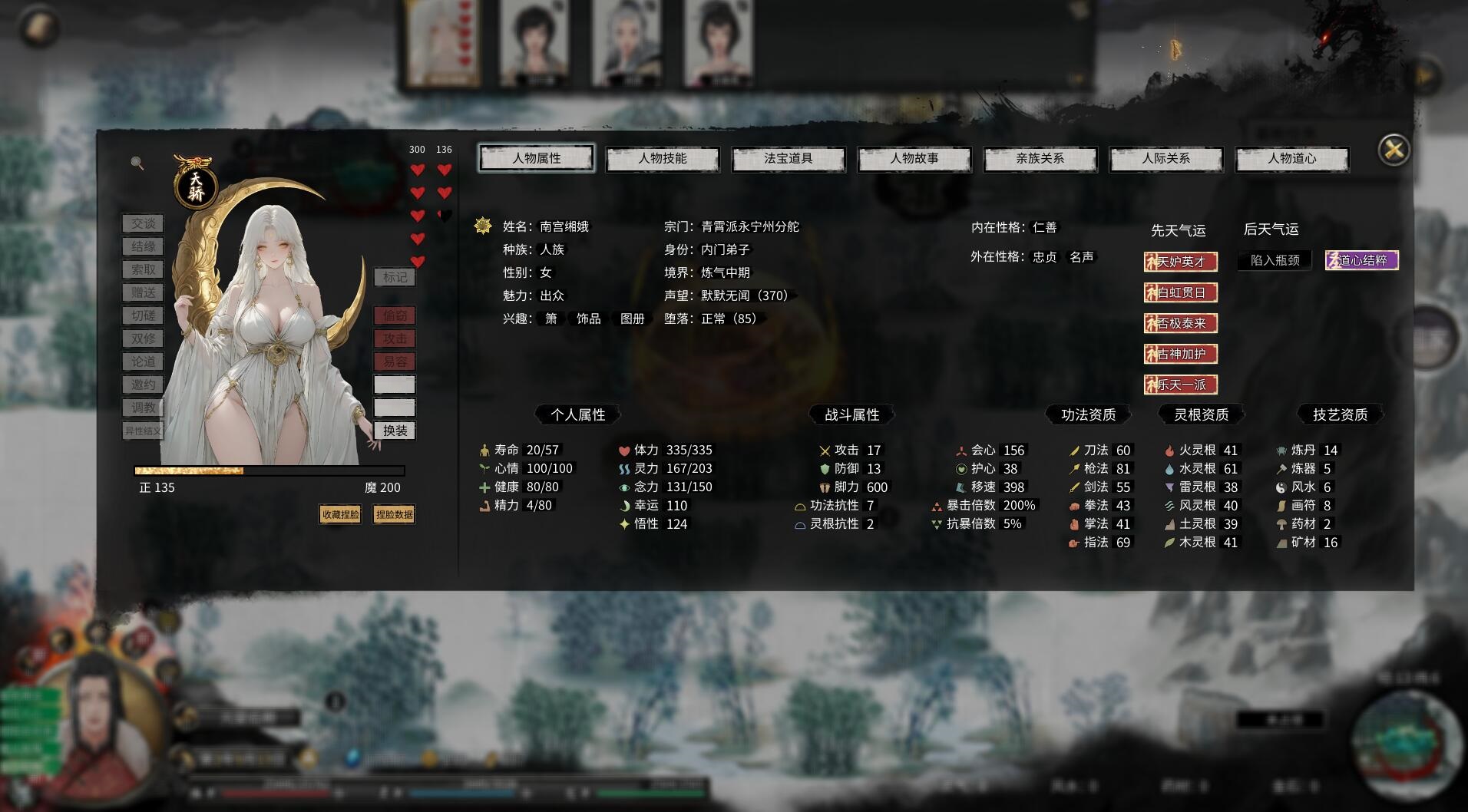Close the character info panel
This screenshot has width=1468, height=812.
click(x=1394, y=150)
